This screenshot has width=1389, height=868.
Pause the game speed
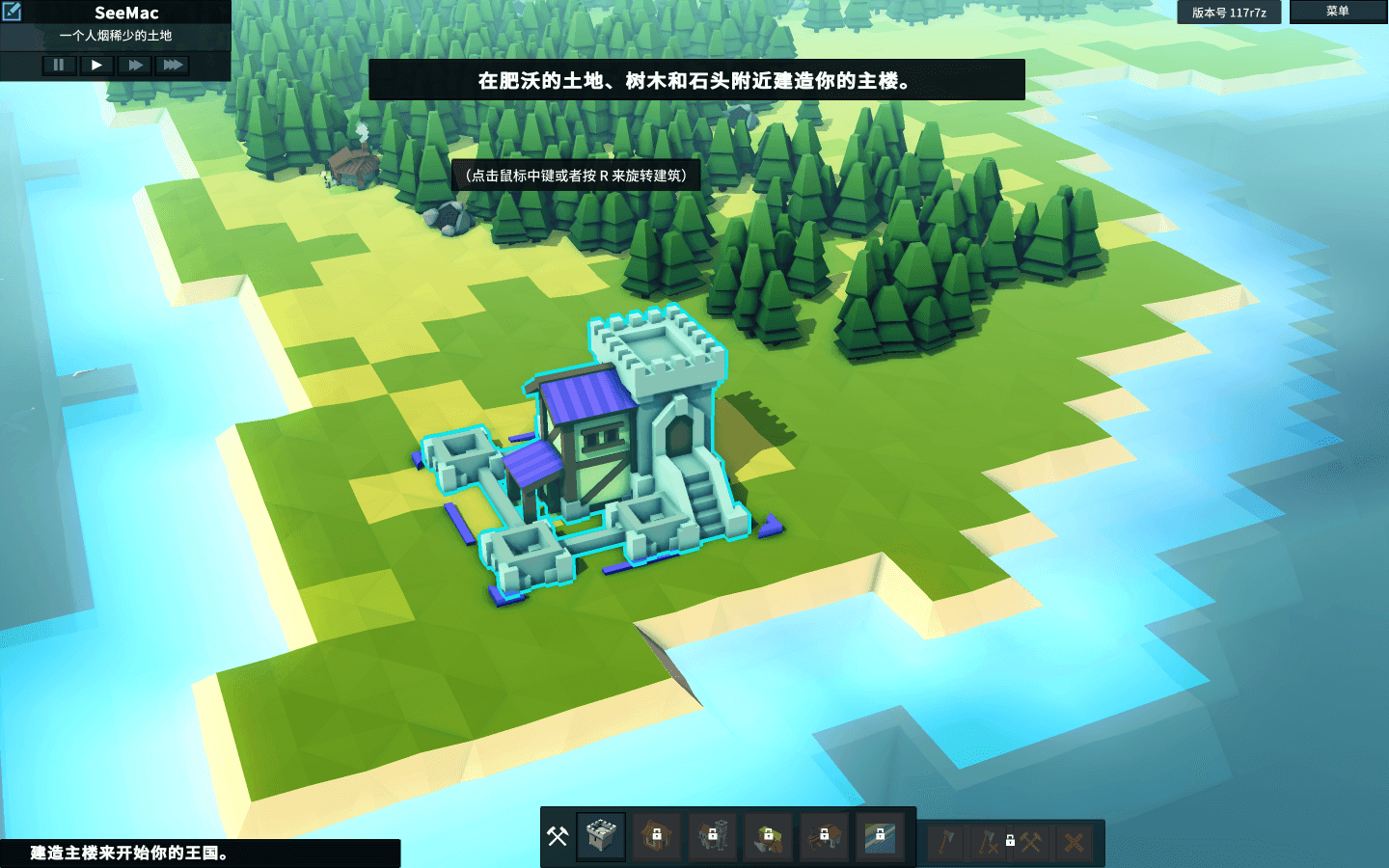point(58,65)
